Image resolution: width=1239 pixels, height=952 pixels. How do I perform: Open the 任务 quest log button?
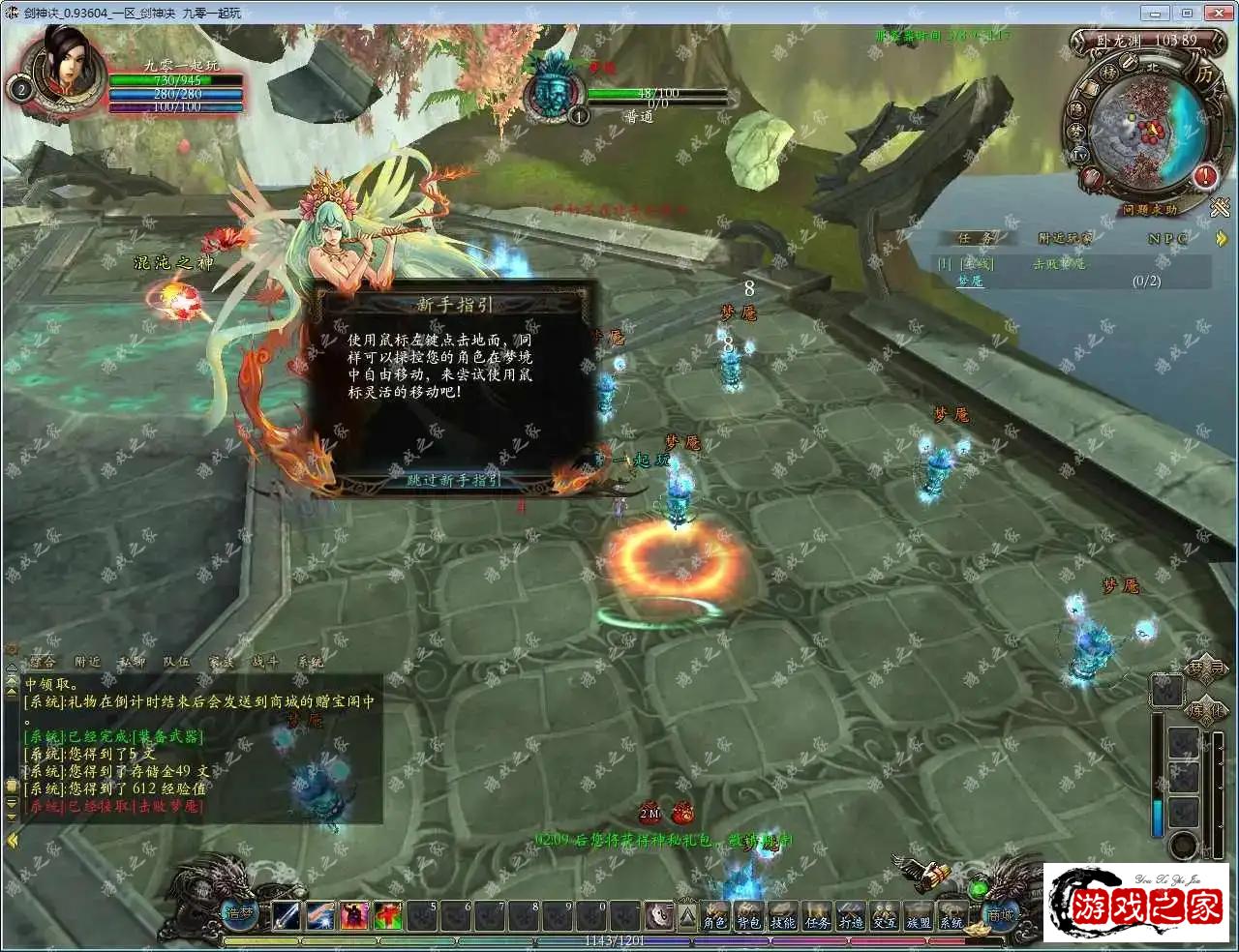tap(817, 920)
